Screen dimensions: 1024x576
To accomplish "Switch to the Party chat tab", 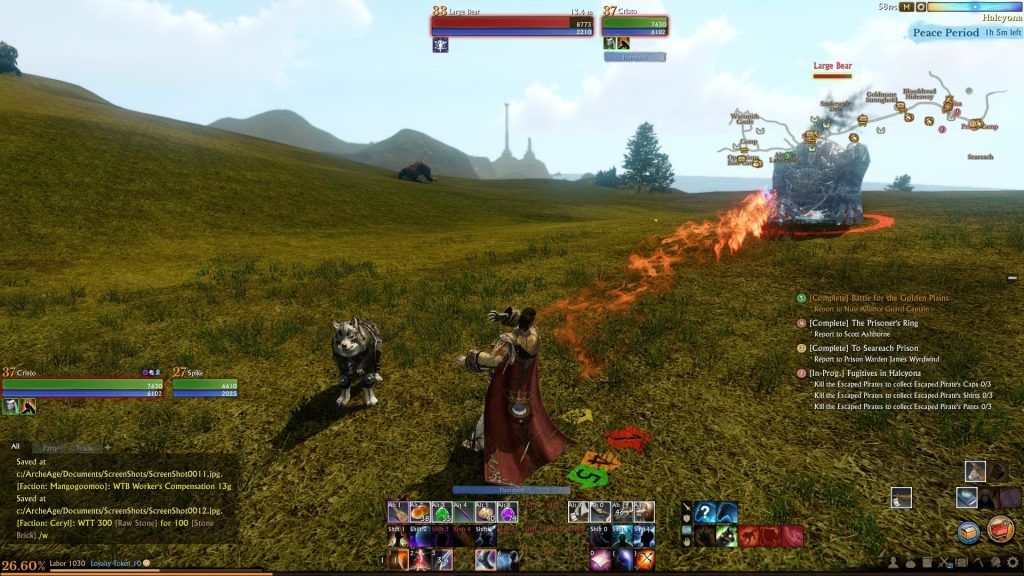I will 47,447.
